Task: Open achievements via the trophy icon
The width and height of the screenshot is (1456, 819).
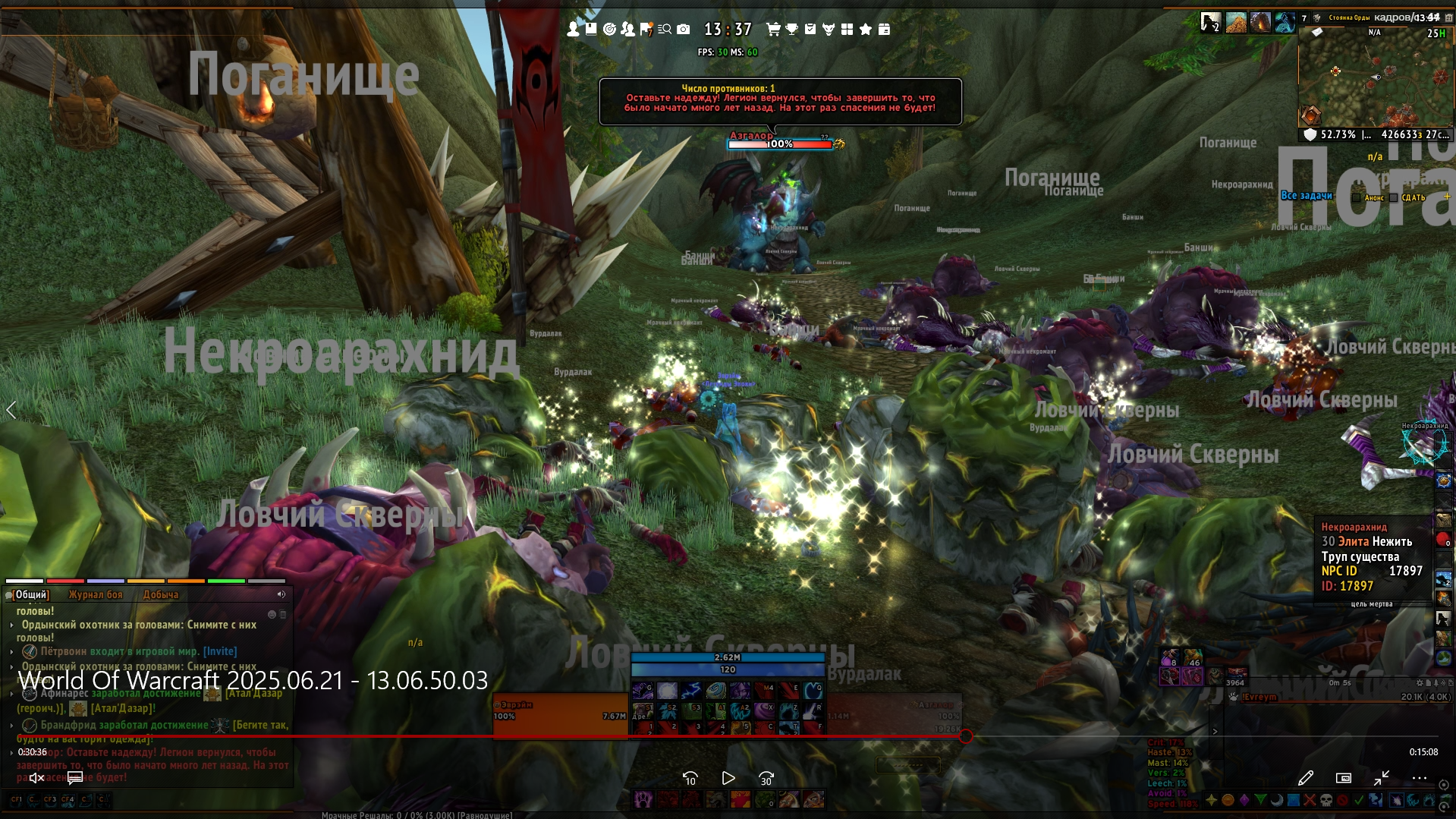Action: [x=791, y=29]
